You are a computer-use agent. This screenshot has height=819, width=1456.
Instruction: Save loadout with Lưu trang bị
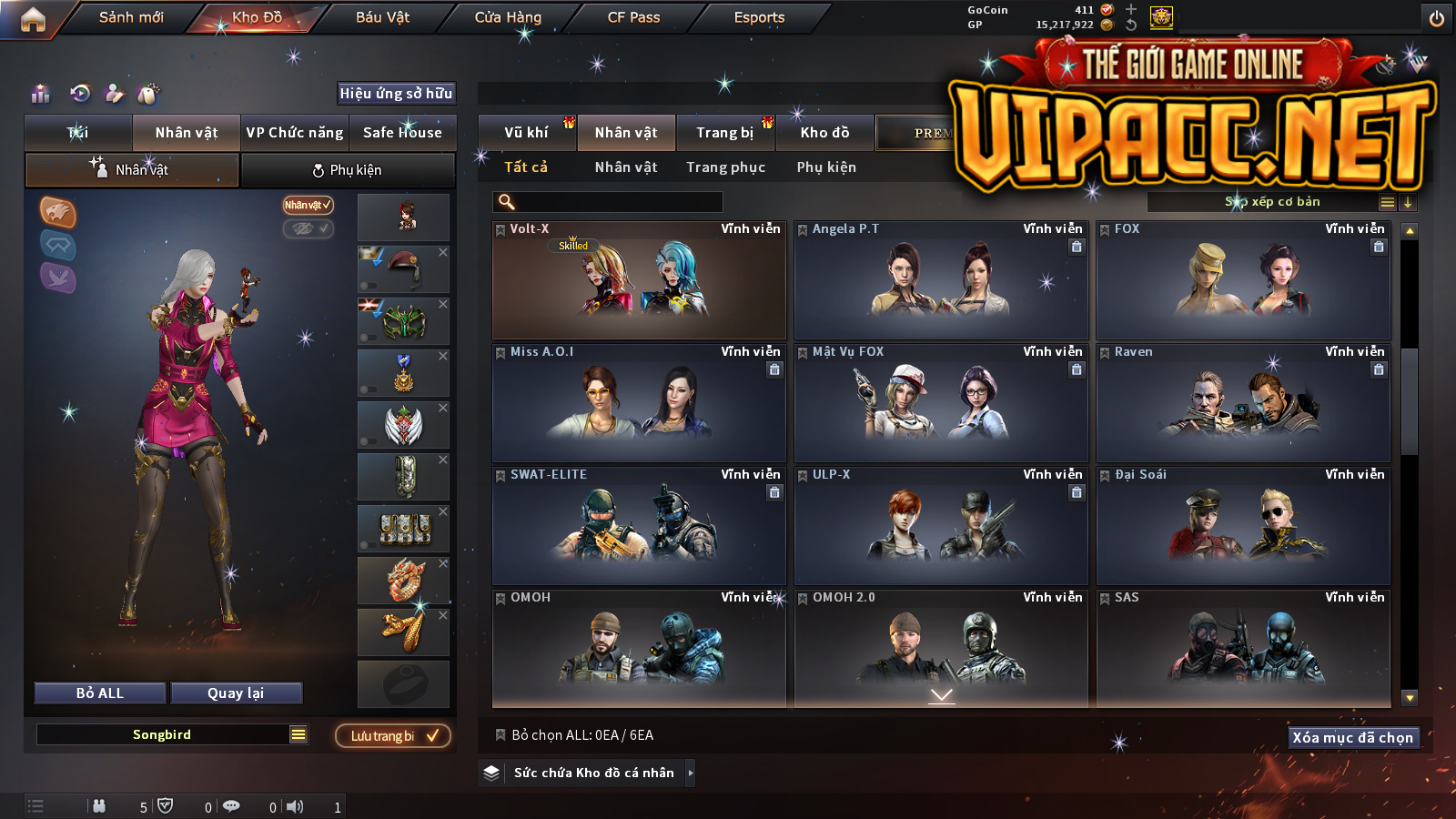(393, 736)
